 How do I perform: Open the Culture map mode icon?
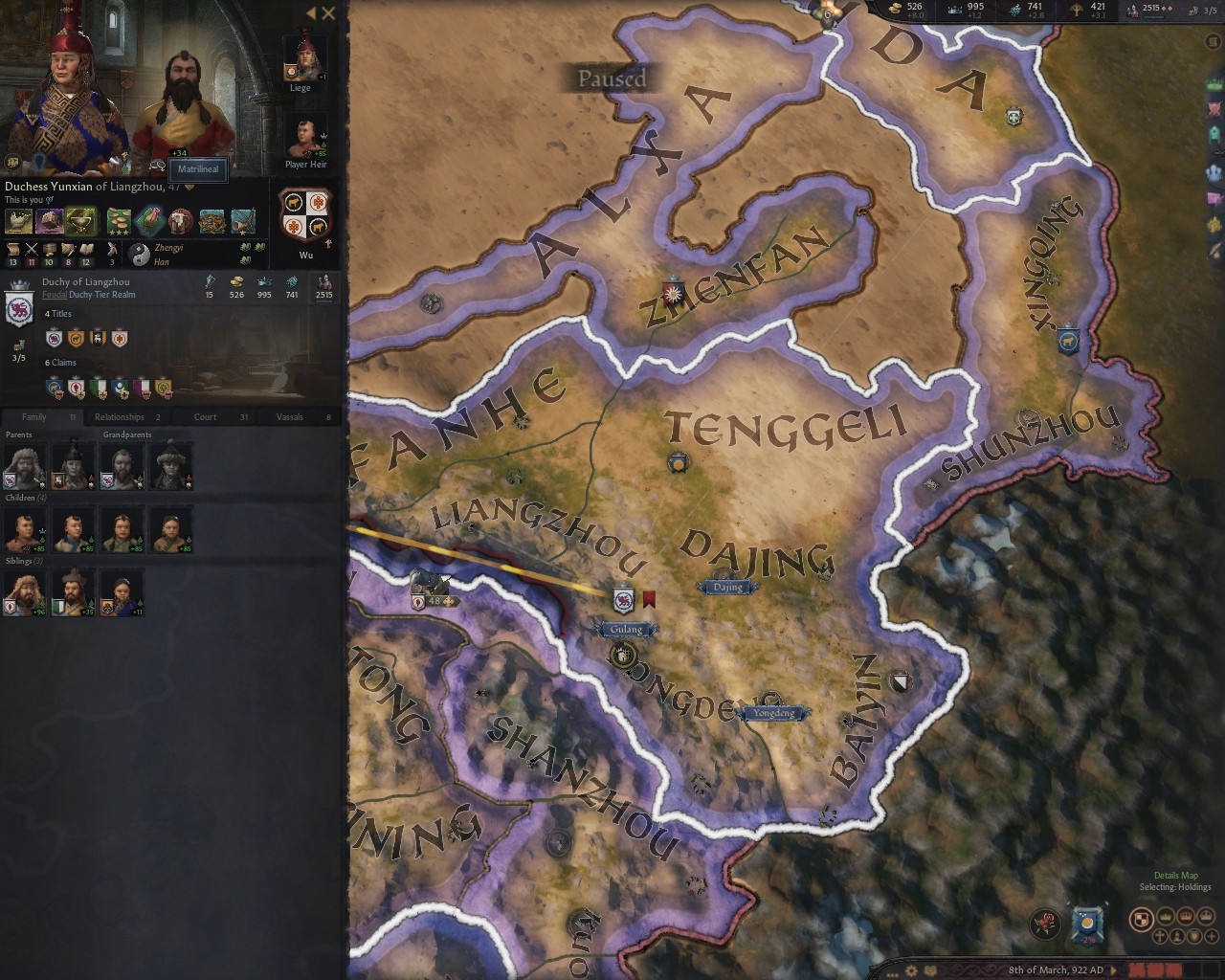click(x=1177, y=937)
